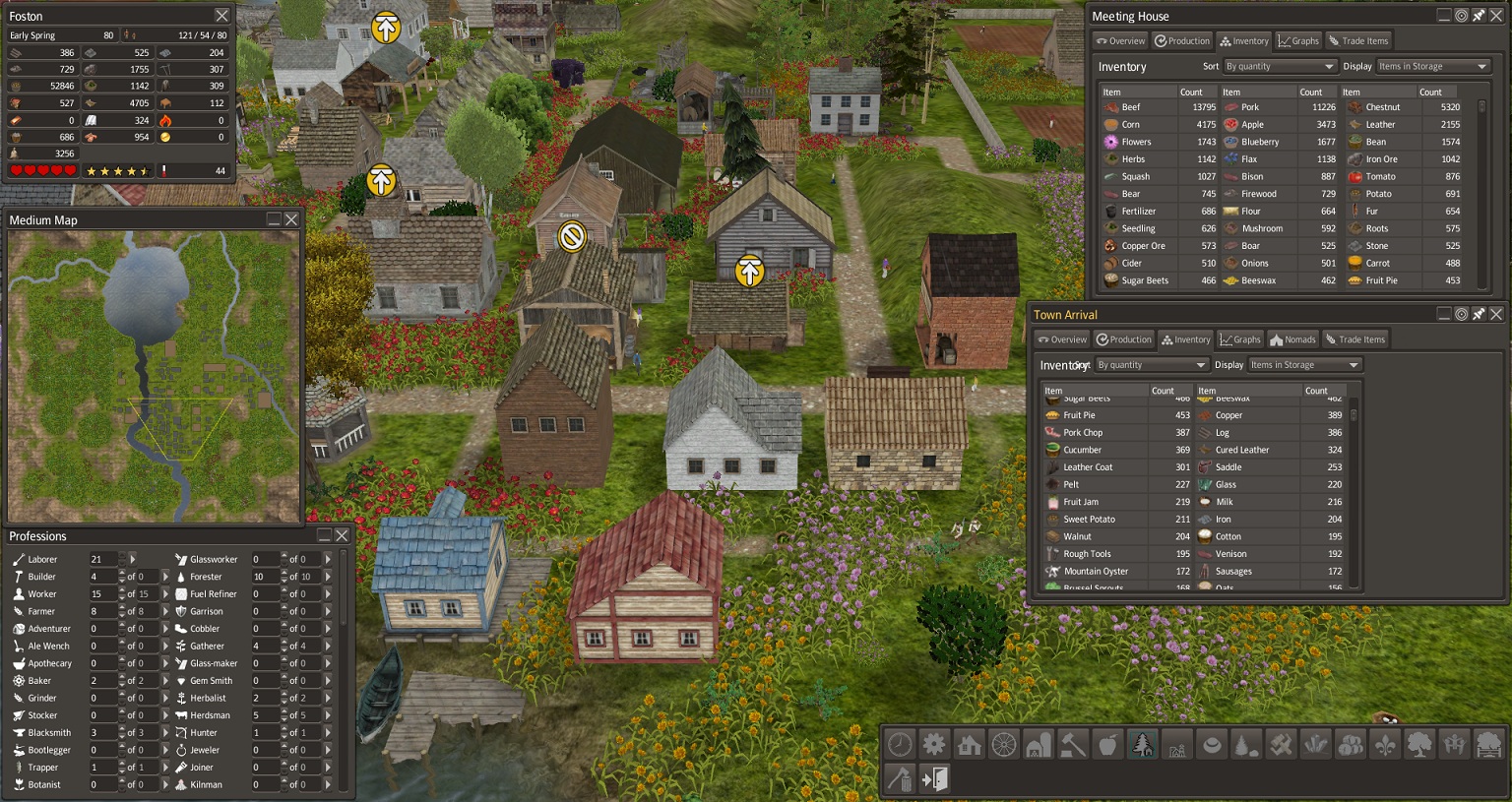Close the Medium Map window
This screenshot has width=1512, height=802.
click(291, 219)
